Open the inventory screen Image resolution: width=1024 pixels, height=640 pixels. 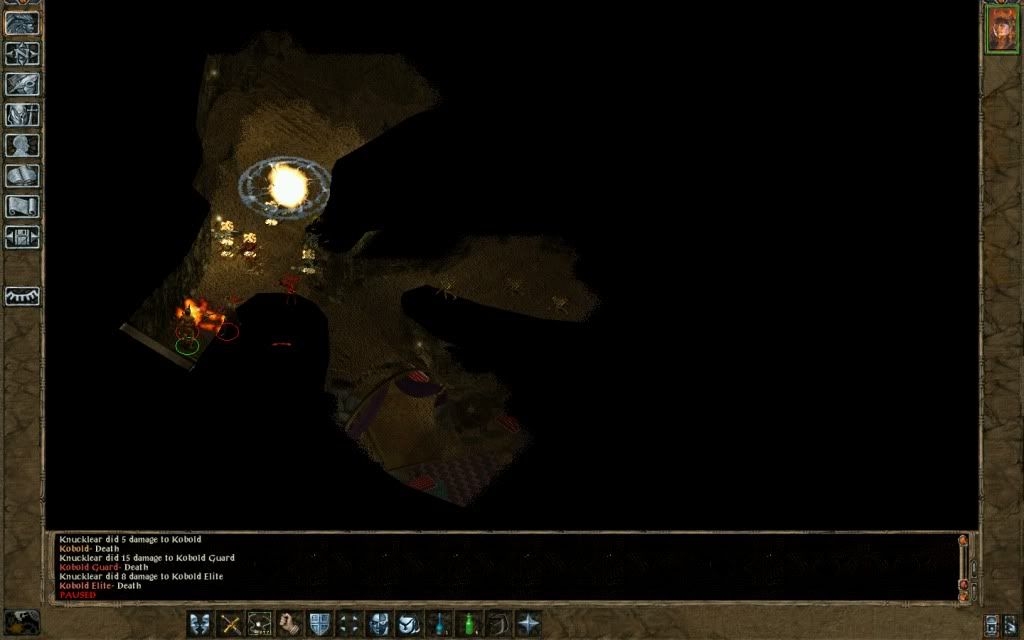point(22,115)
